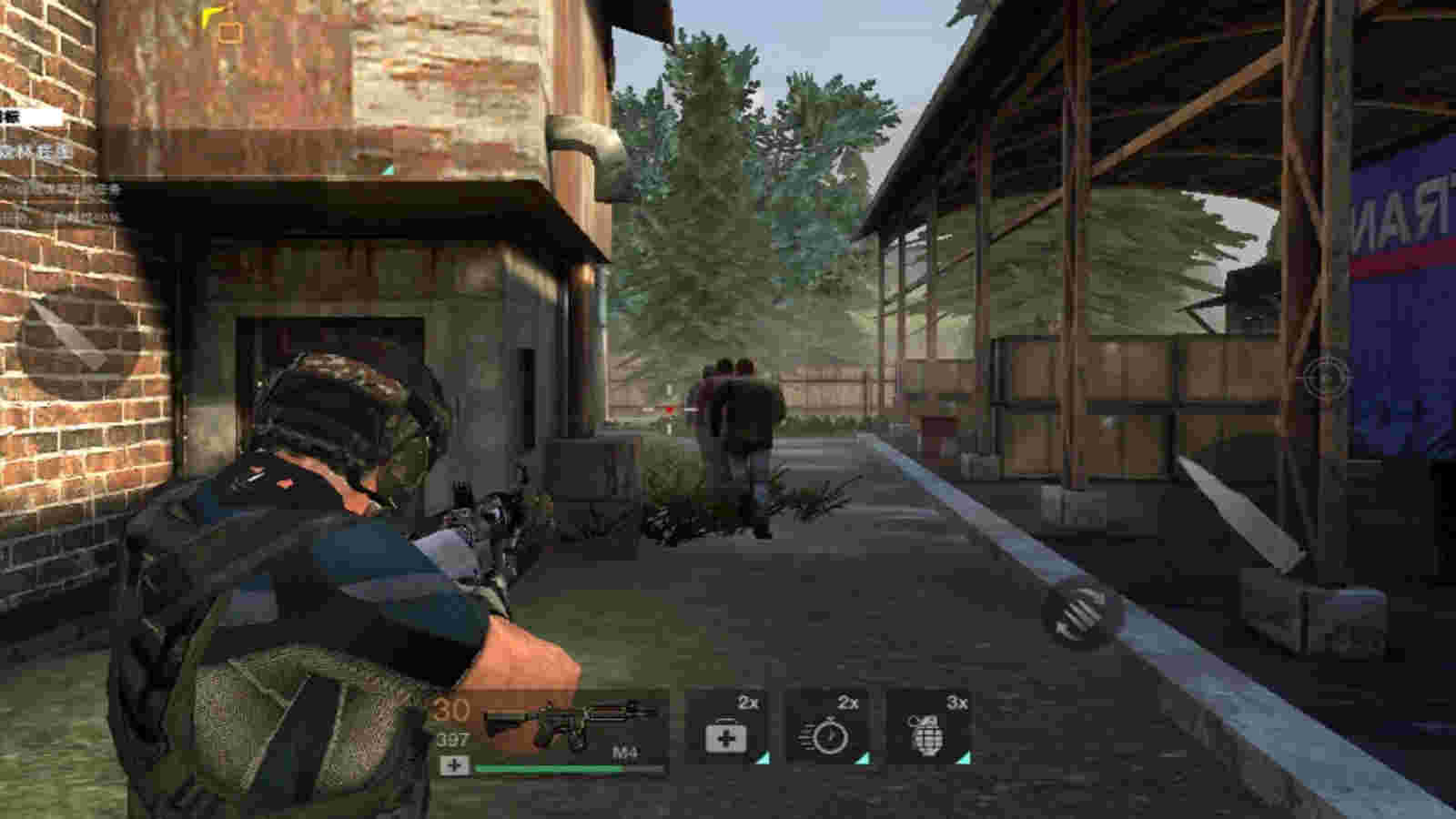The width and height of the screenshot is (1456, 819).
Task: Expand the stopwatch slot corner triangle
Action: tap(864, 757)
